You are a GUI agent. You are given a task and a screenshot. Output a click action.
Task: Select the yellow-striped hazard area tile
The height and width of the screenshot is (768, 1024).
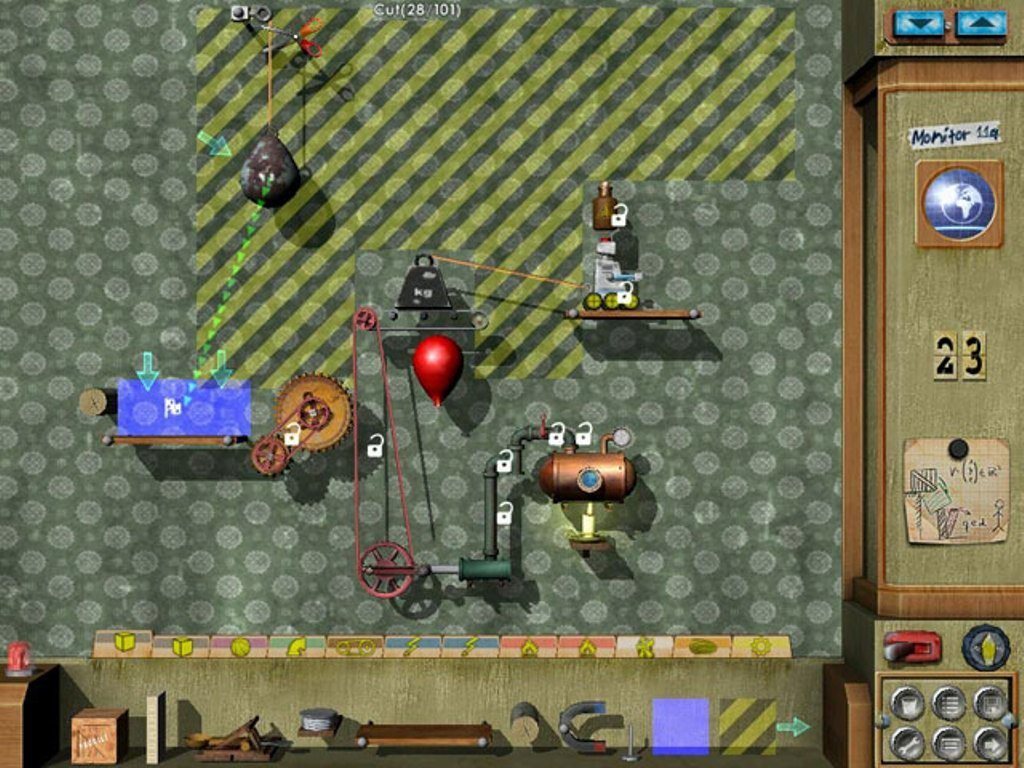click(x=747, y=726)
